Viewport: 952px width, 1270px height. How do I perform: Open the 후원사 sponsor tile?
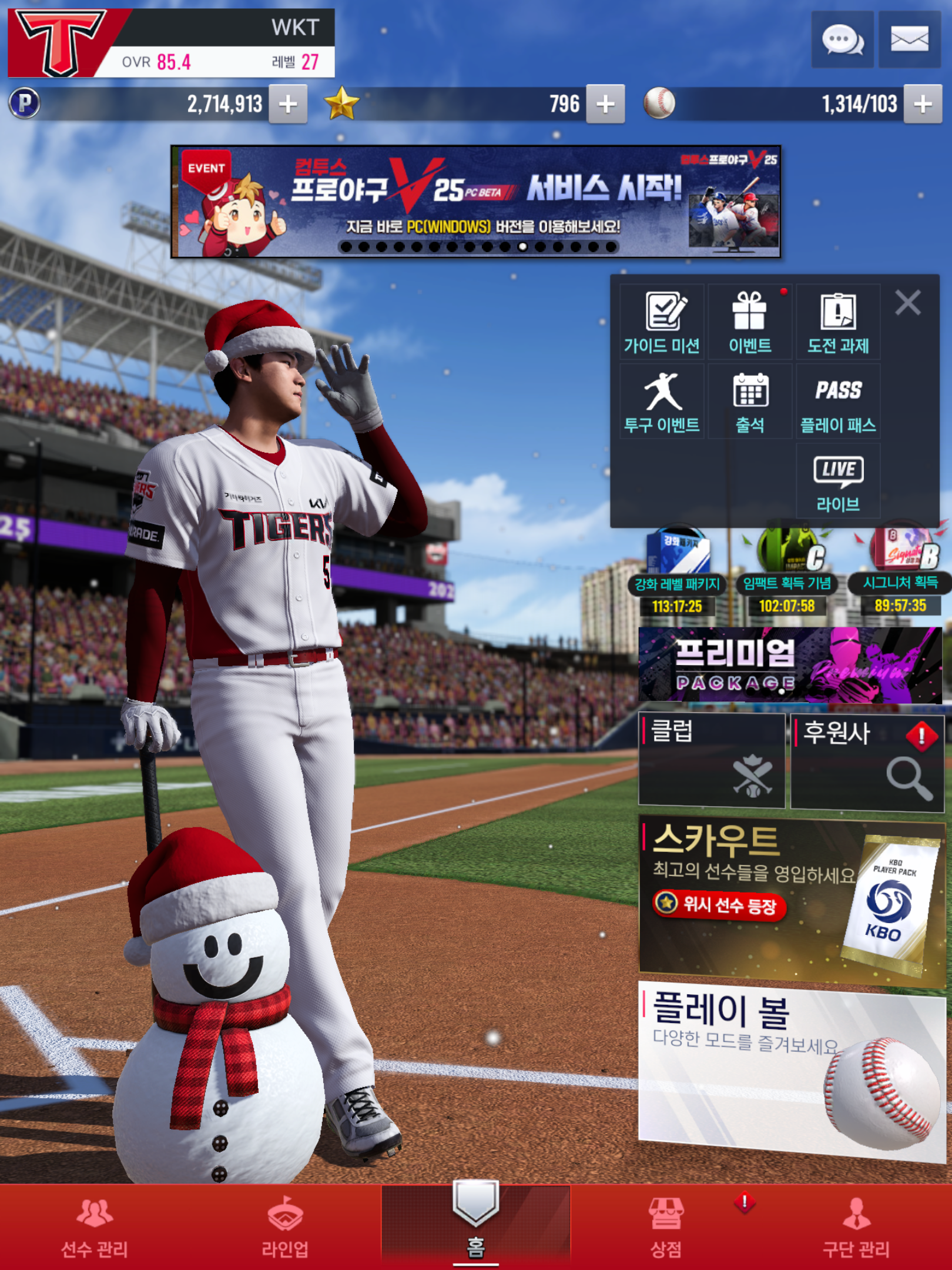(867, 762)
